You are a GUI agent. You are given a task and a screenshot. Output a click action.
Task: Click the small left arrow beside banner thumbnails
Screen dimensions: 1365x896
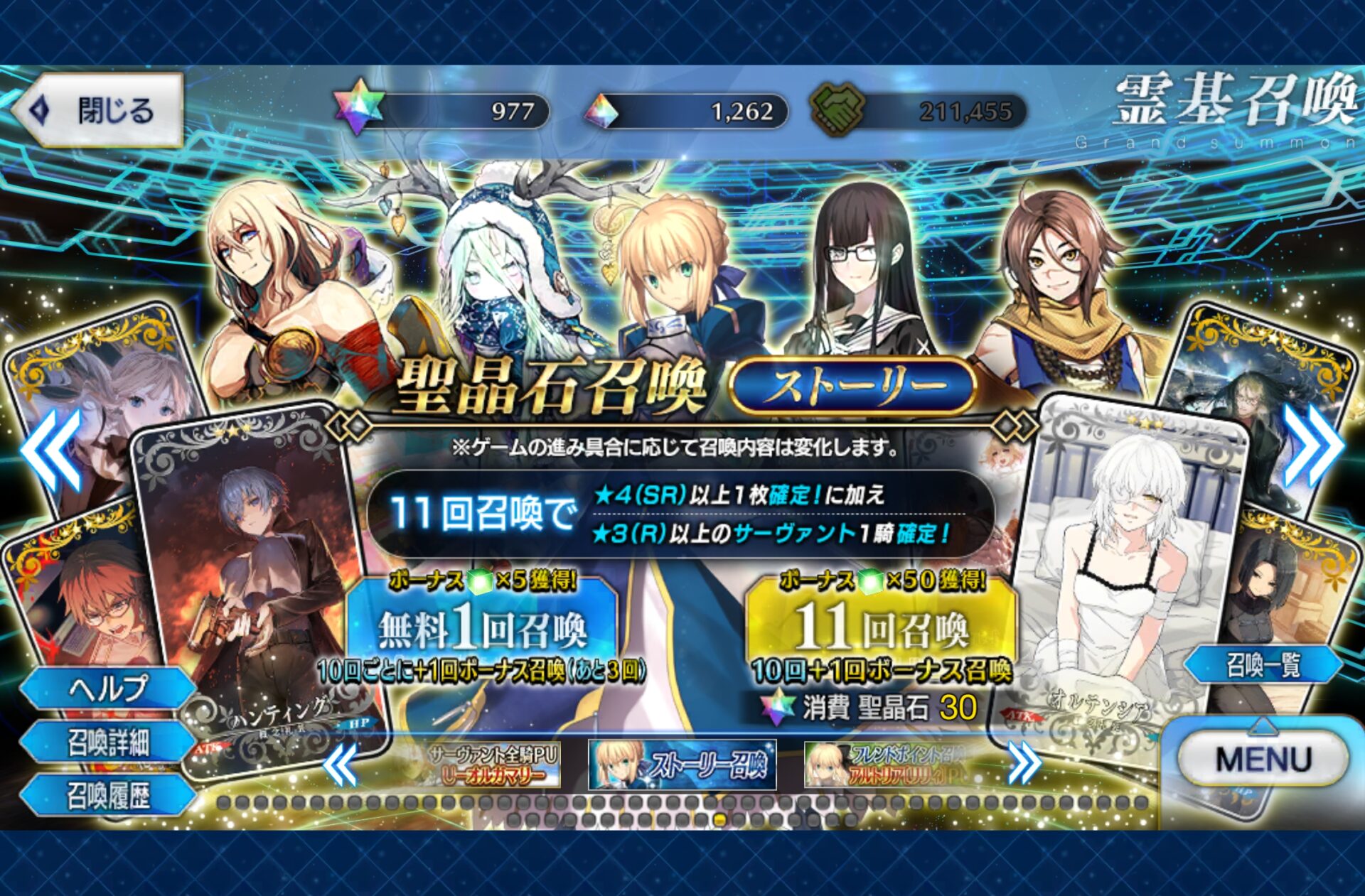coord(341,765)
